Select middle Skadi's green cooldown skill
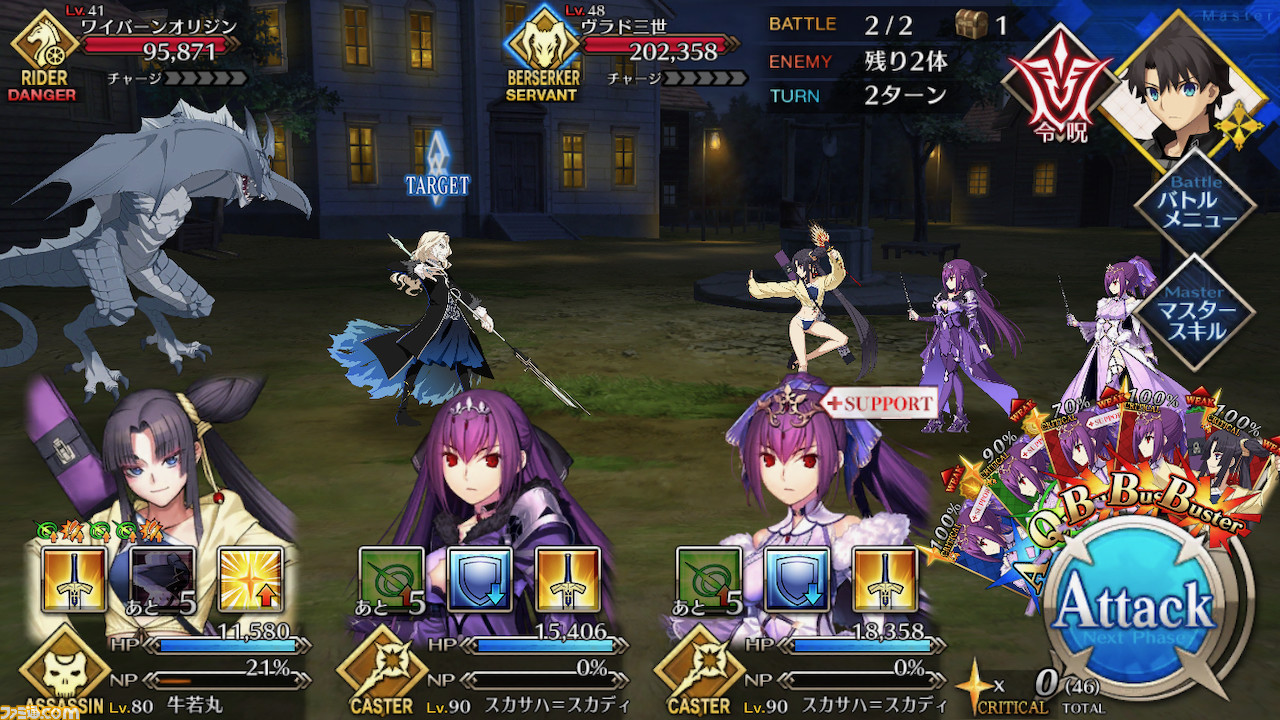Screen dimensions: 1280x720 tap(391, 579)
